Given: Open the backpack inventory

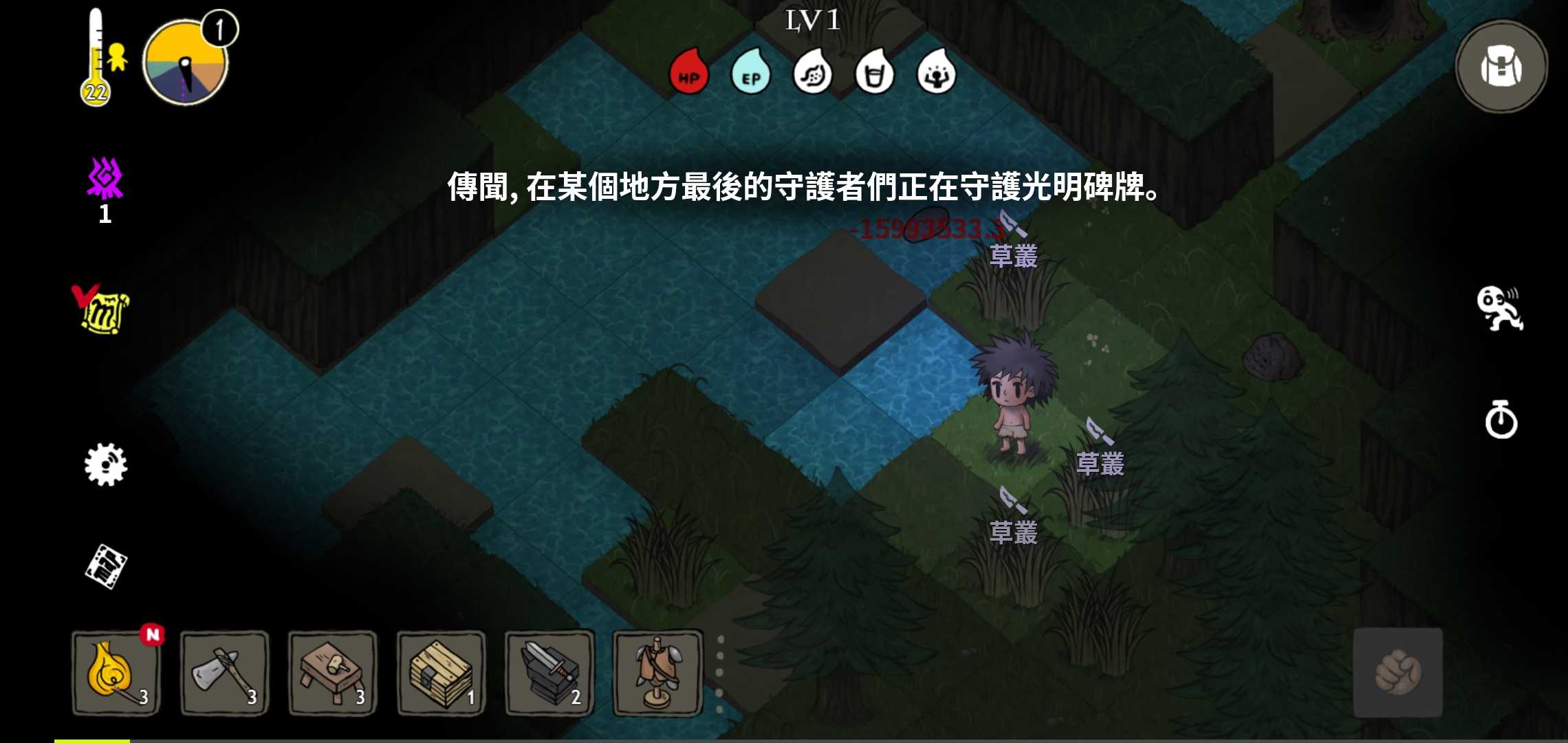Looking at the screenshot, I should (x=1499, y=65).
